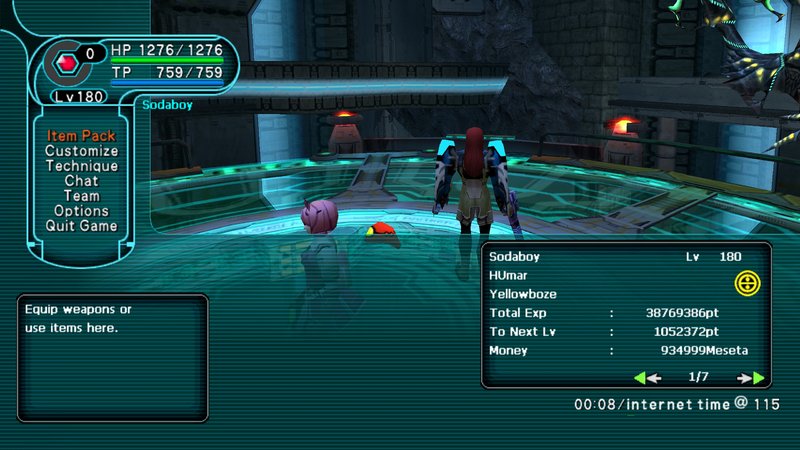800x450 pixels.
Task: Open the Item Pack menu
Action: click(x=81, y=136)
